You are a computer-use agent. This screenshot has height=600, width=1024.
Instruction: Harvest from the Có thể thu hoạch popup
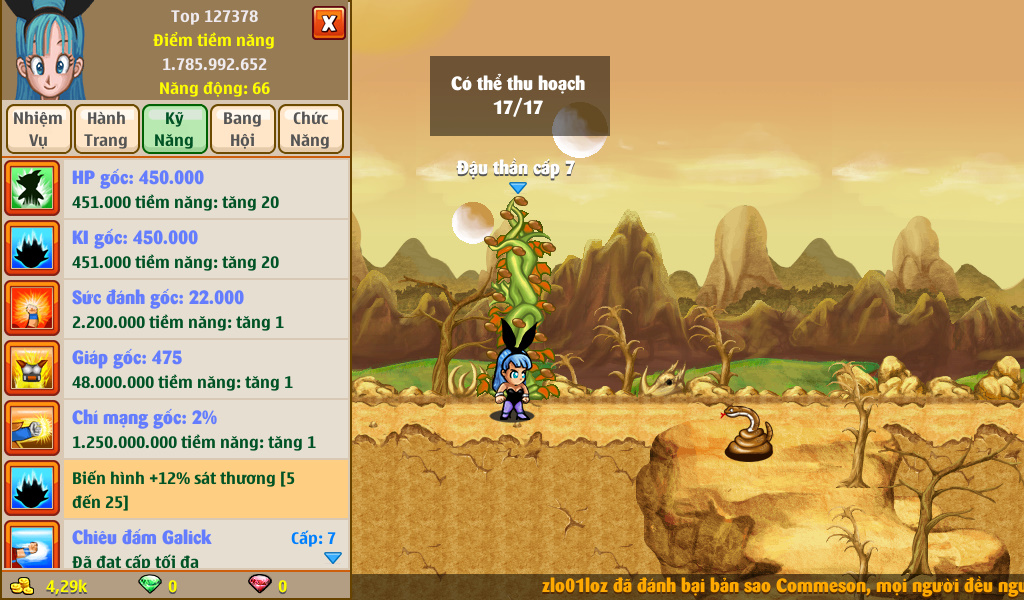tap(519, 96)
